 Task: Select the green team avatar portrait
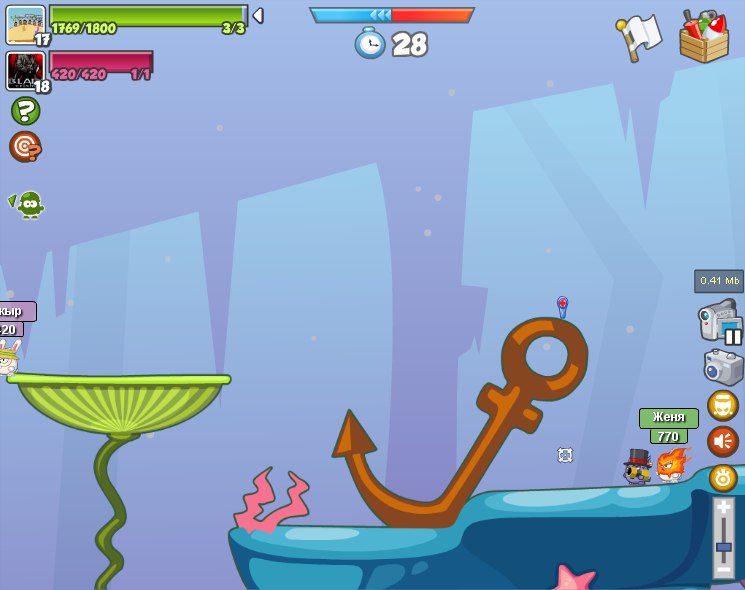click(x=25, y=24)
